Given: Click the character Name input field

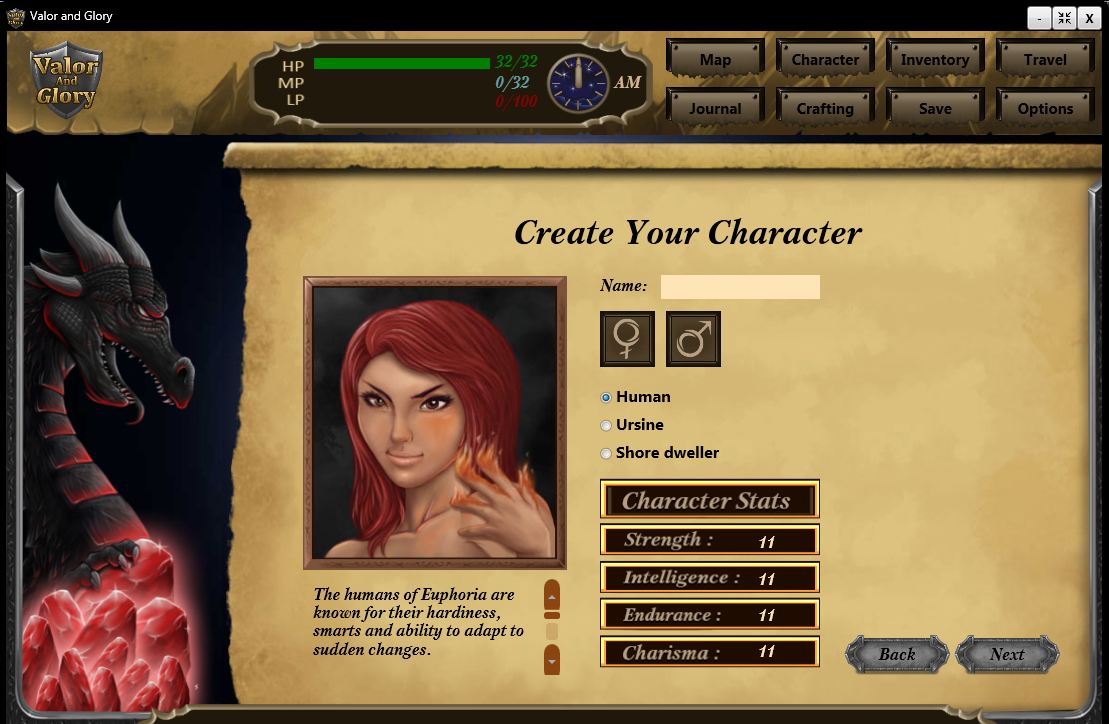Looking at the screenshot, I should coord(740,287).
